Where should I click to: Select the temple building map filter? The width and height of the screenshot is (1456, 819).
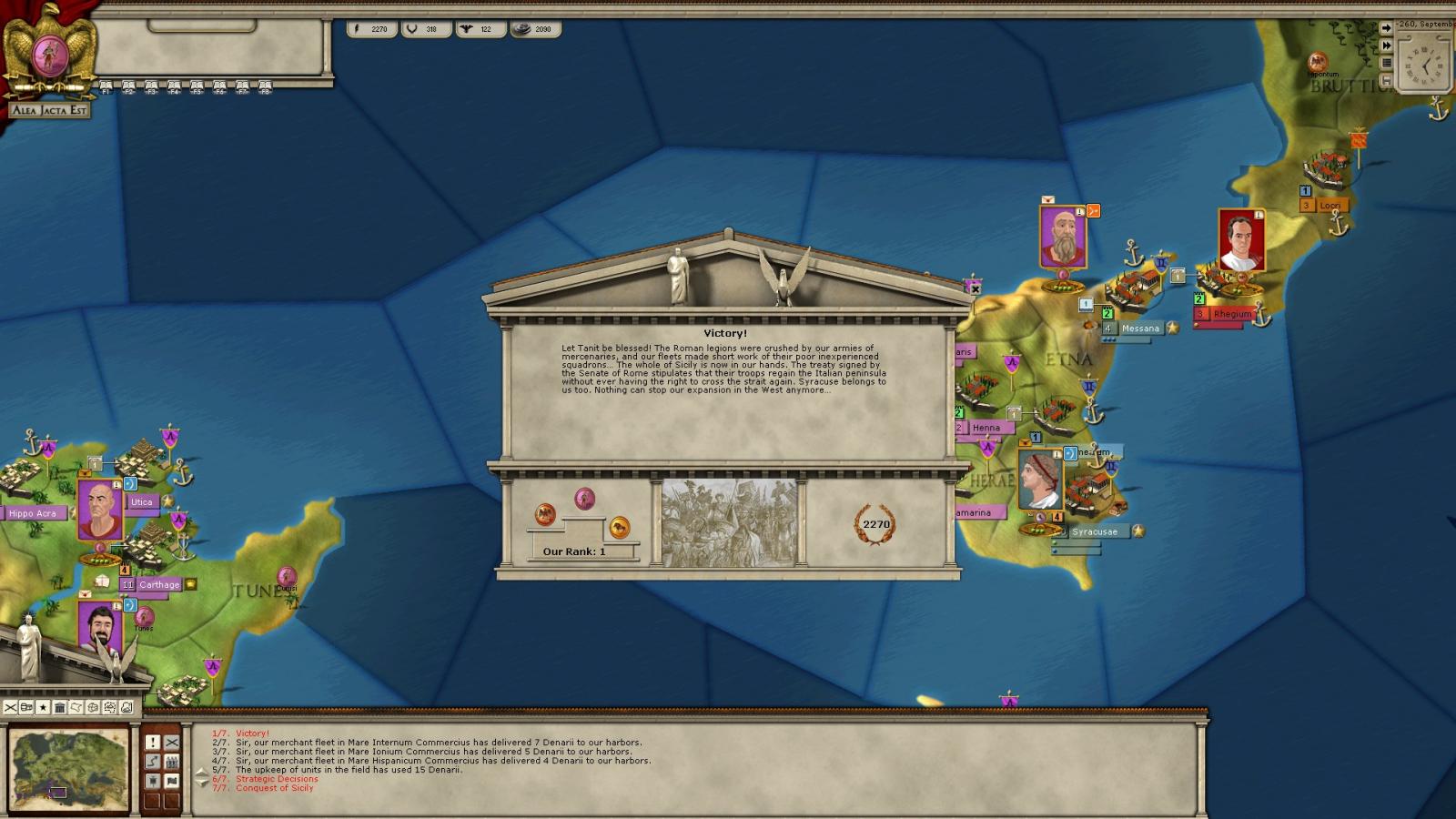59,707
